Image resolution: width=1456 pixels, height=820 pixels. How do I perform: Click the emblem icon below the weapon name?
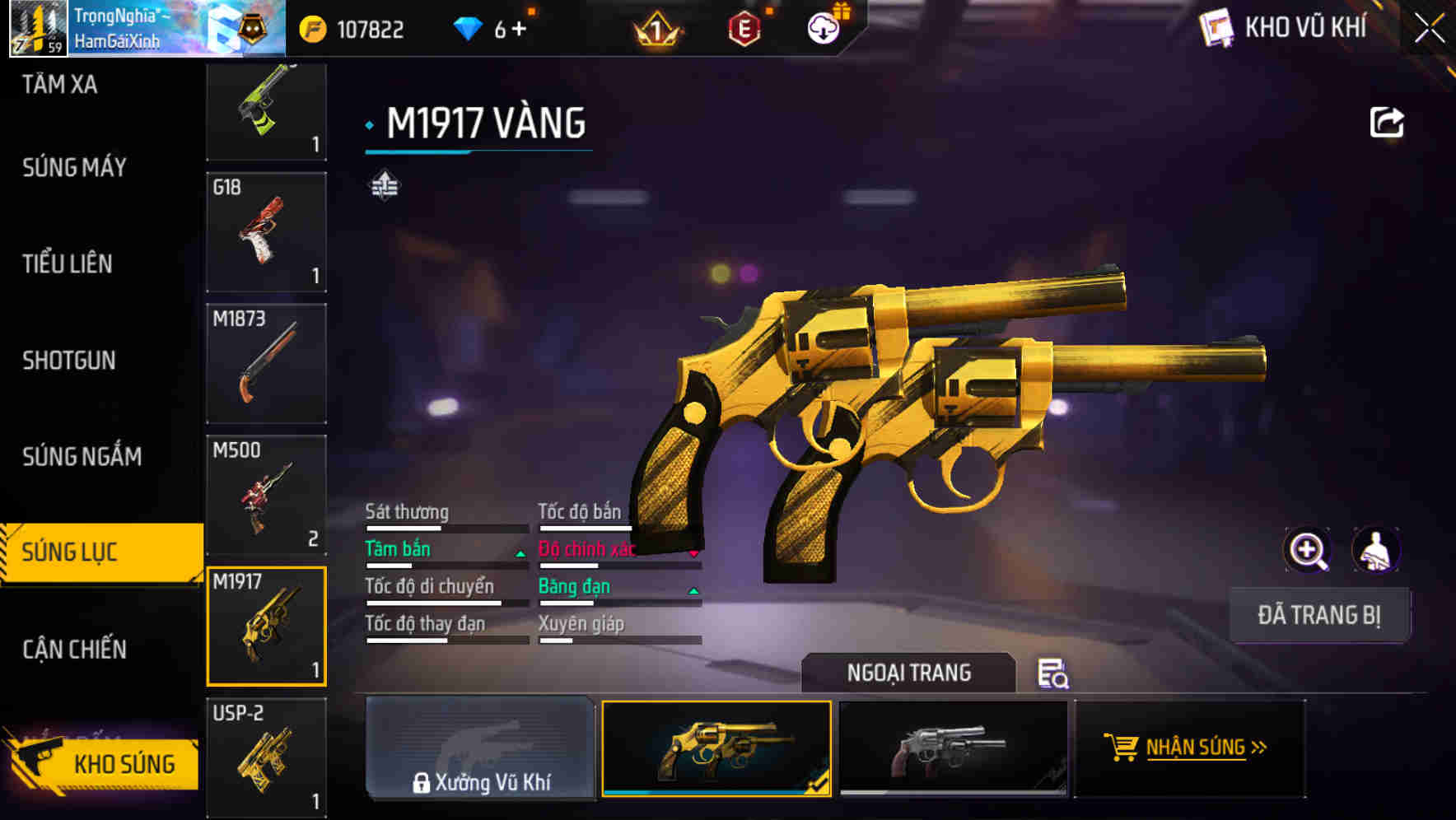pyautogui.click(x=384, y=184)
